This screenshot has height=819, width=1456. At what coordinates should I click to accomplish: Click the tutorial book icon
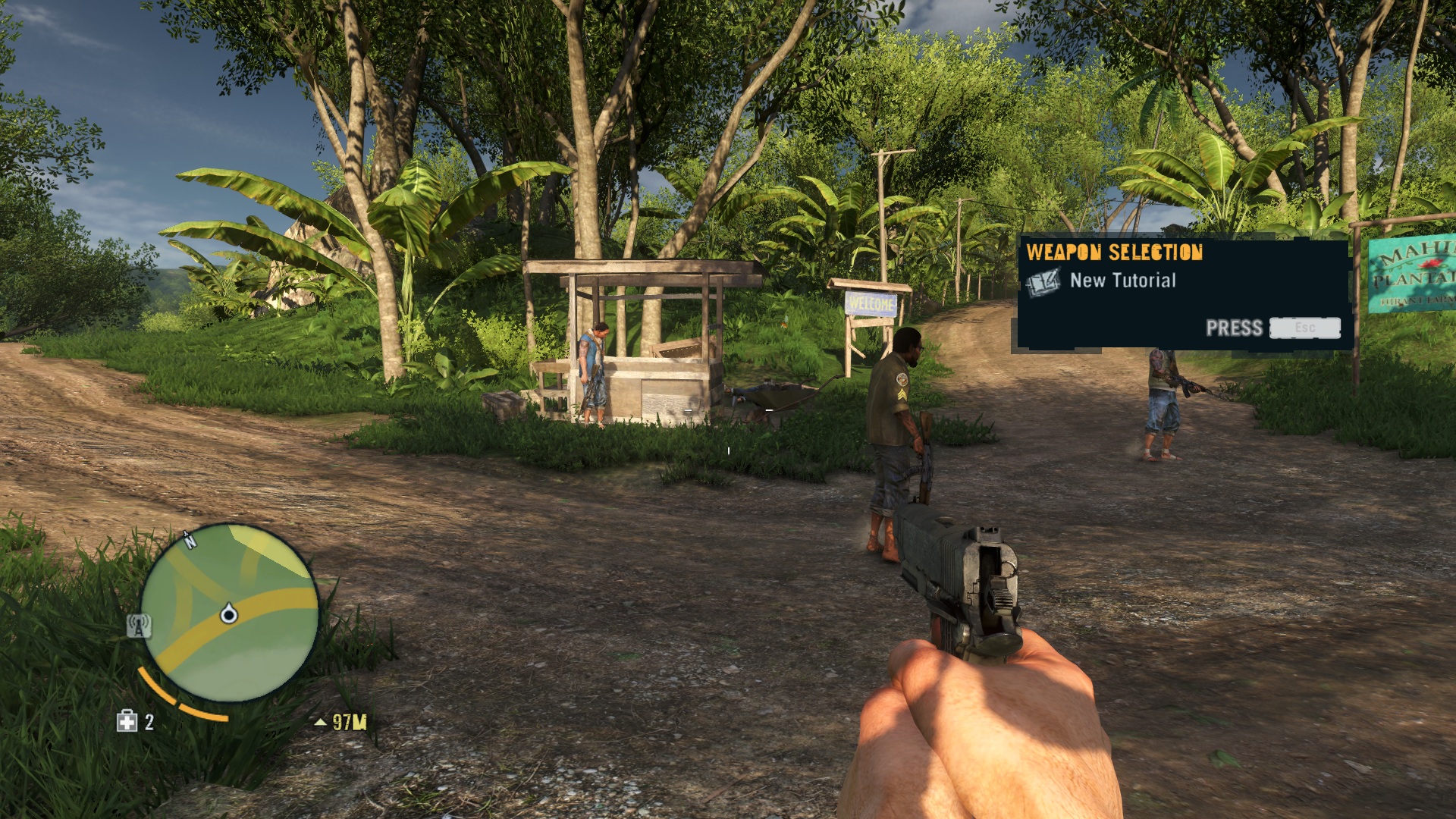tap(1043, 282)
